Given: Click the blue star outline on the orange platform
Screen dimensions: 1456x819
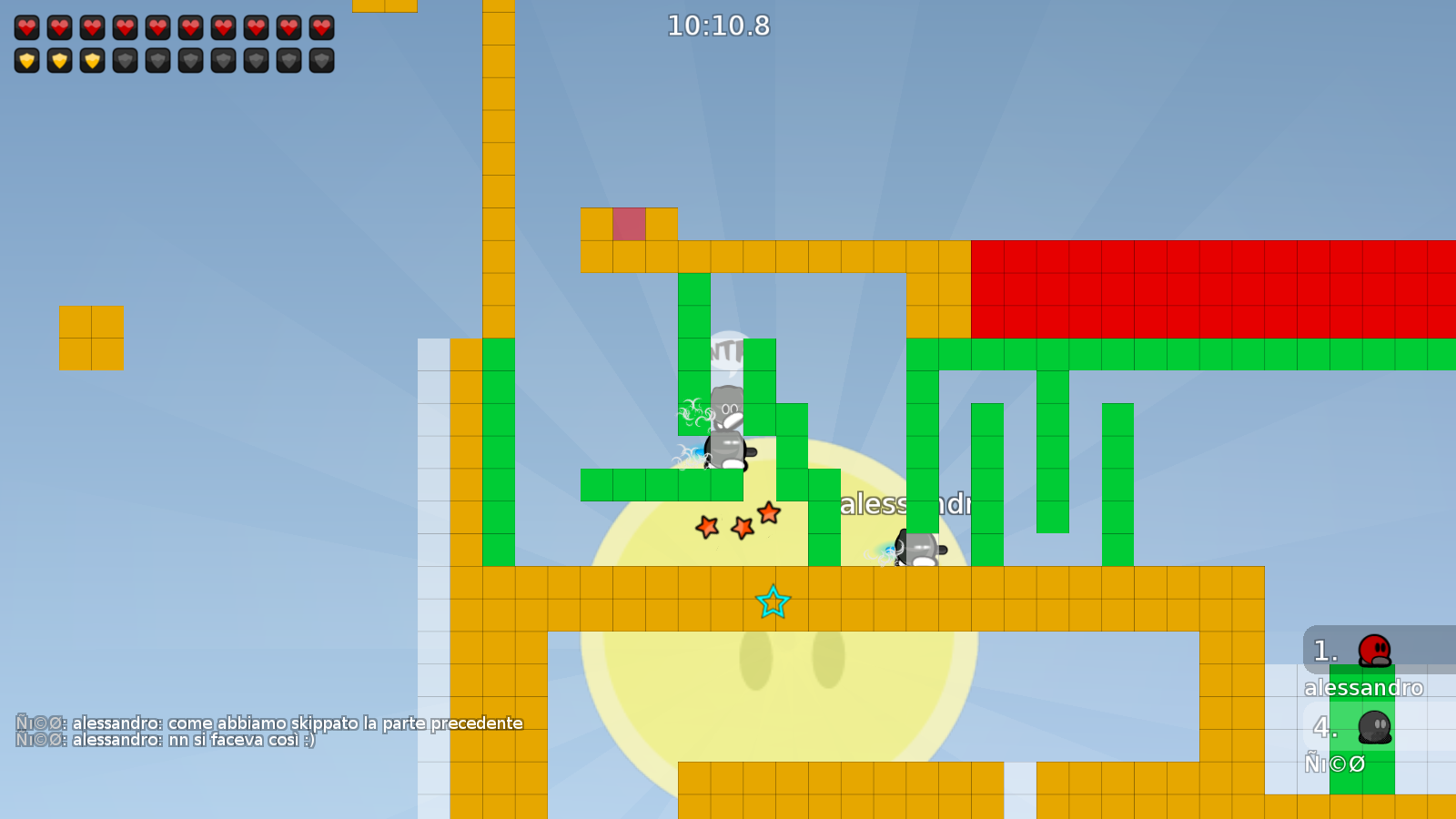Looking at the screenshot, I should point(772,602).
